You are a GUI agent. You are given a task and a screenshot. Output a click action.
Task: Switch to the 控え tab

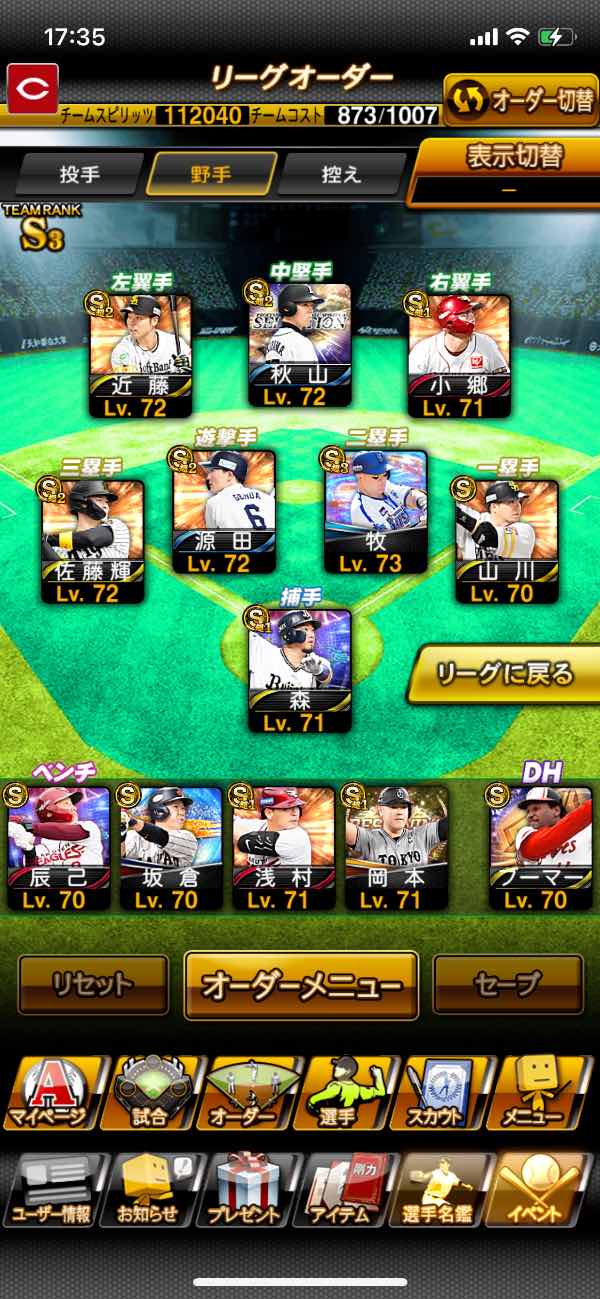(340, 174)
